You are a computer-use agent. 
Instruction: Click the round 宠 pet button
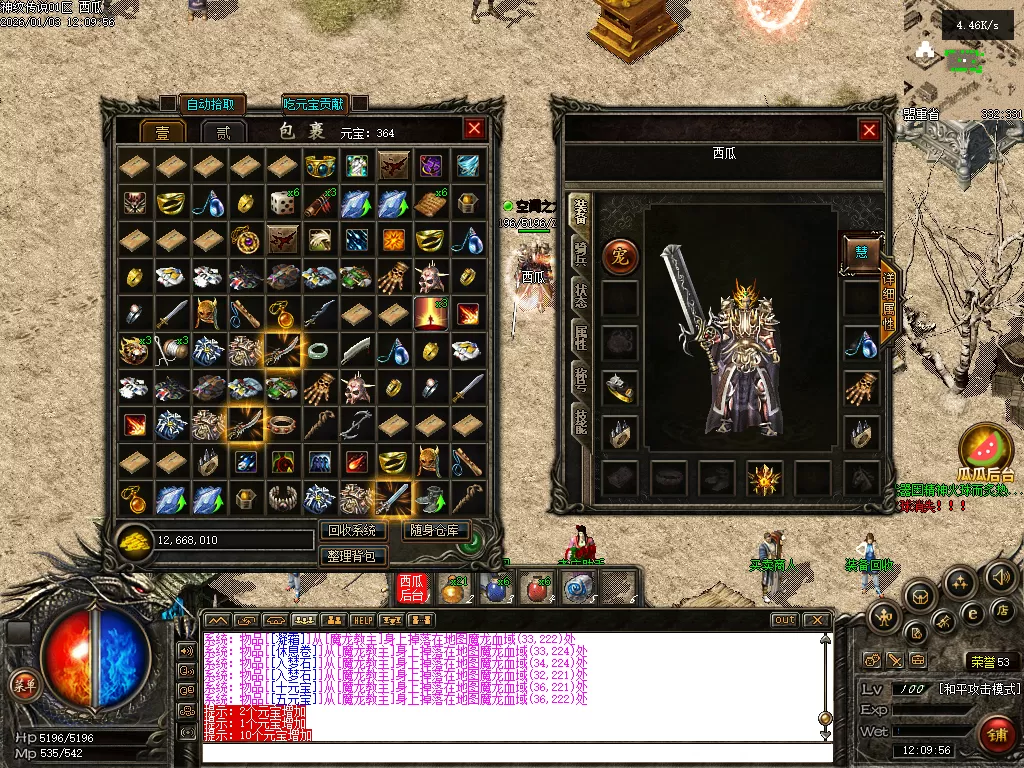(x=620, y=257)
